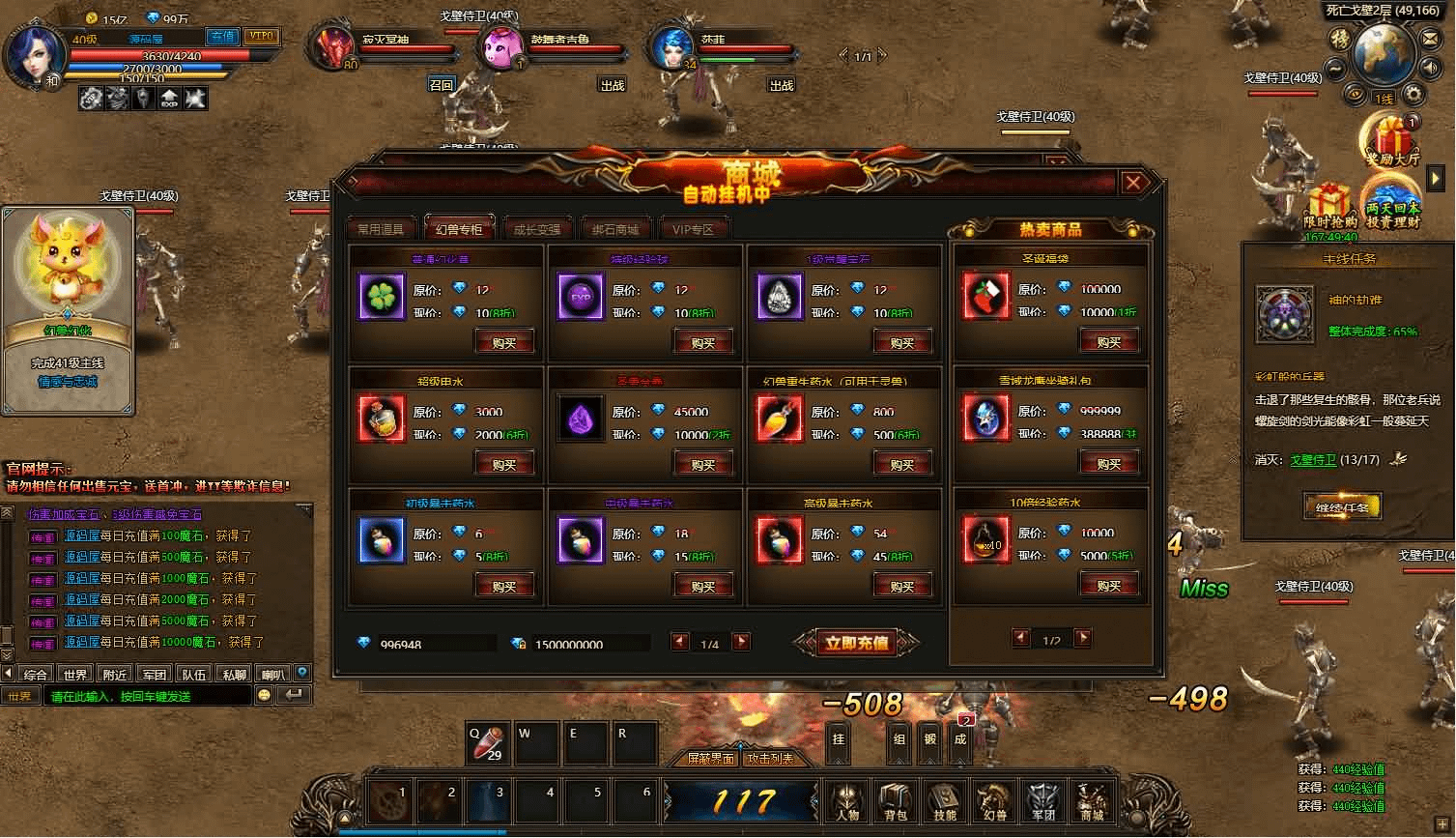
Task: Focus the chat message input box
Action: point(145,696)
